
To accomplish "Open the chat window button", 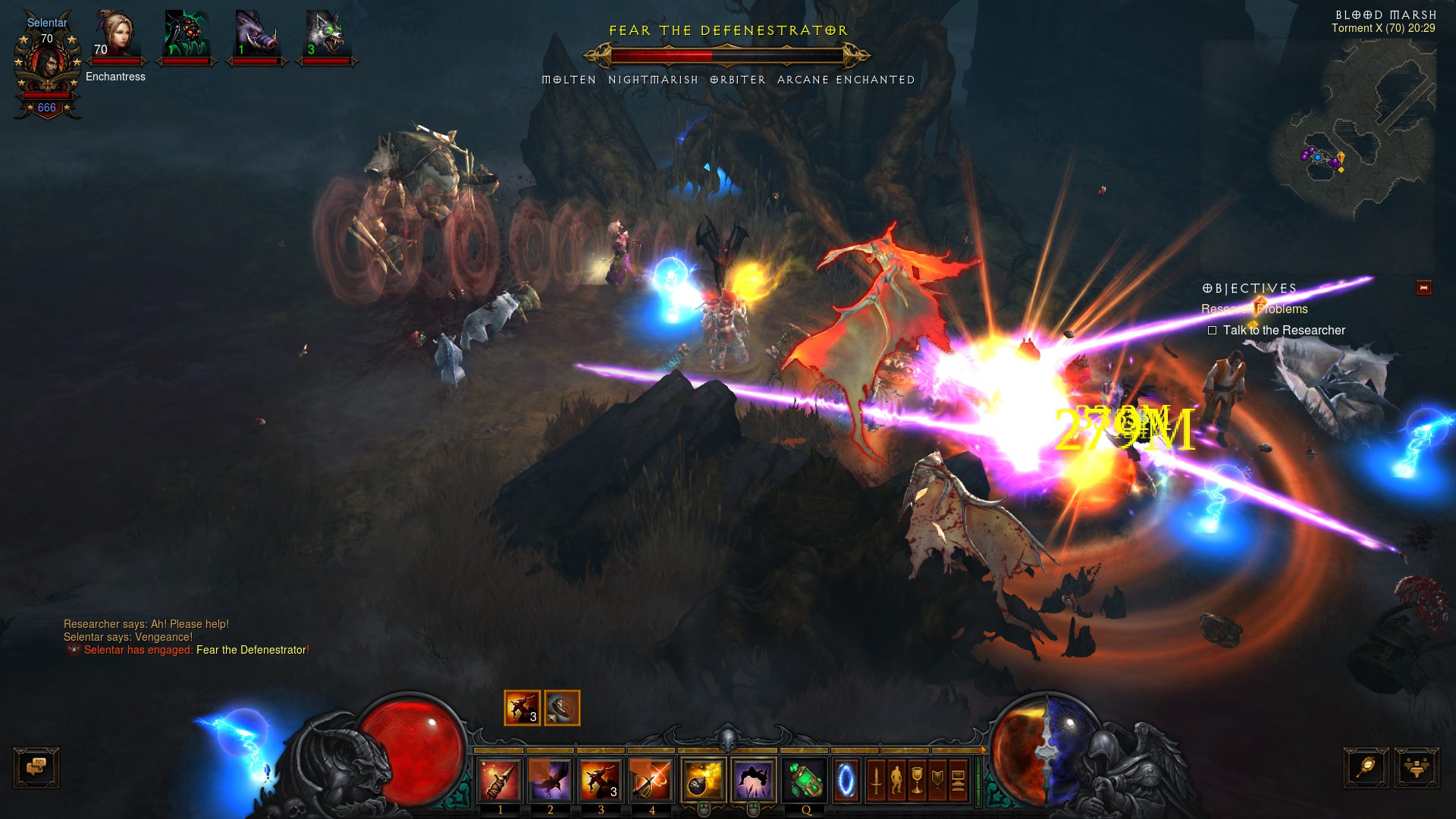I will click(36, 767).
